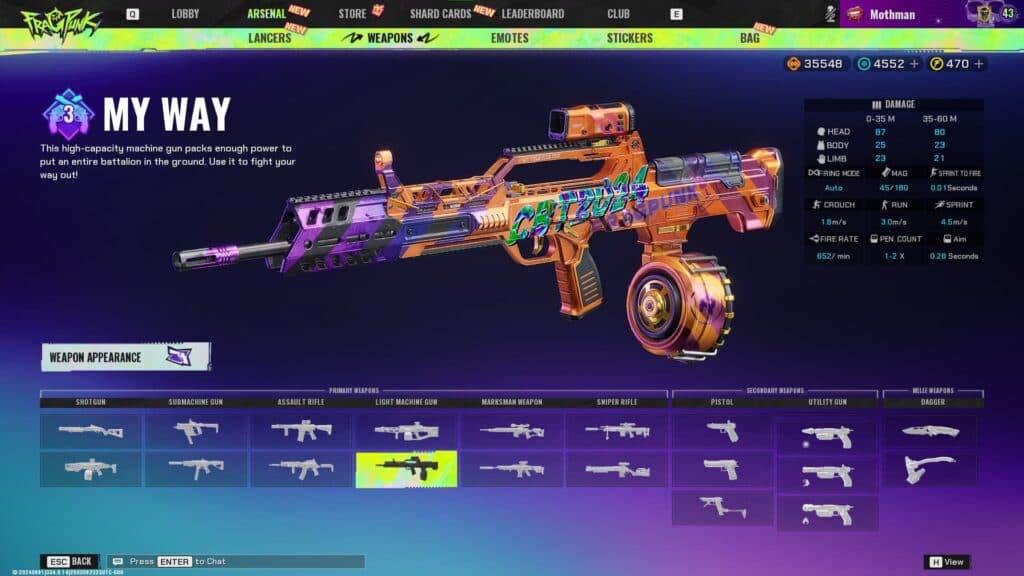
Task: Open the Leaderboard tab
Action: click(x=532, y=14)
